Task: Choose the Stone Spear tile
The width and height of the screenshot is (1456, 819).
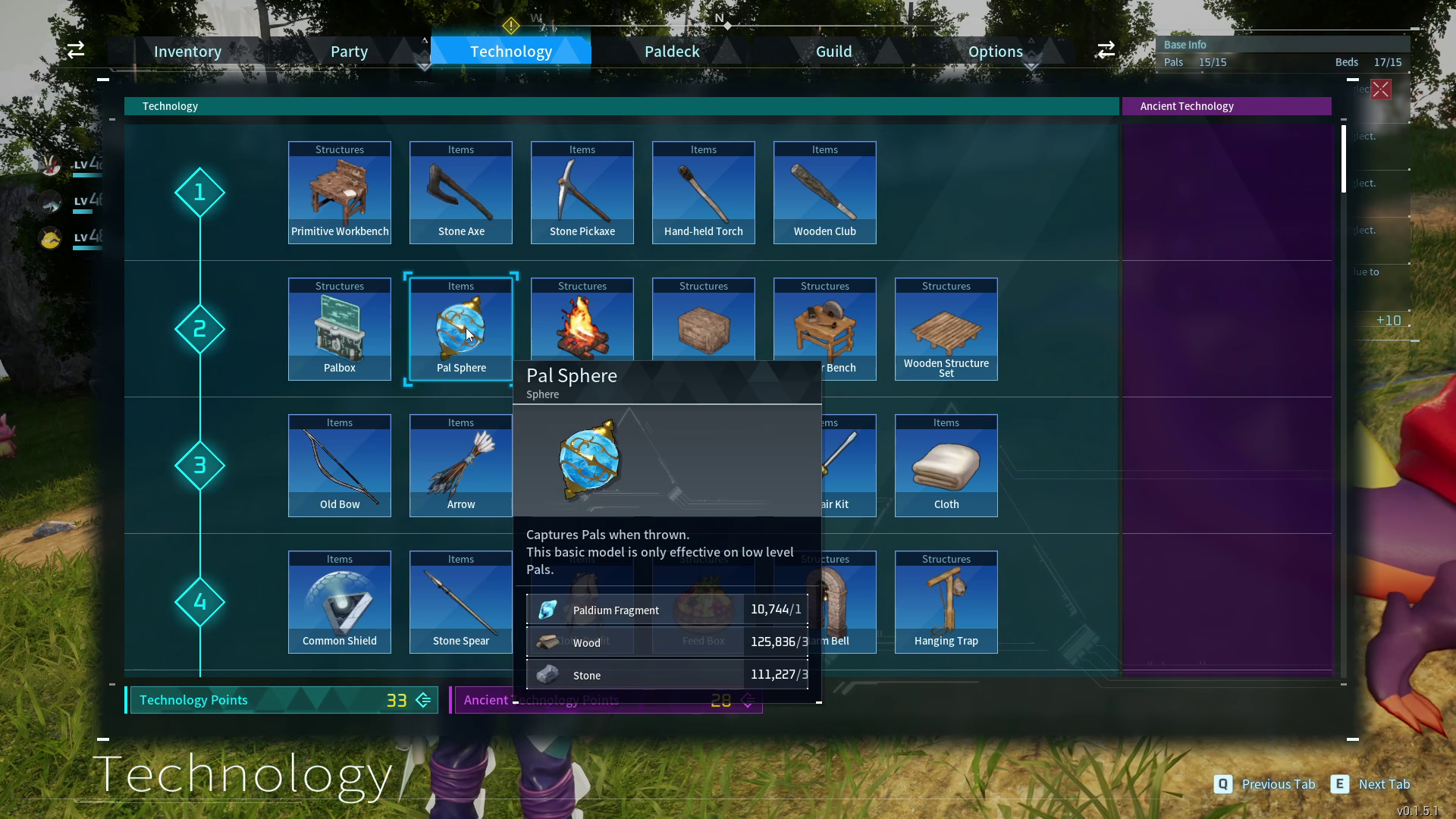Action: click(x=461, y=602)
